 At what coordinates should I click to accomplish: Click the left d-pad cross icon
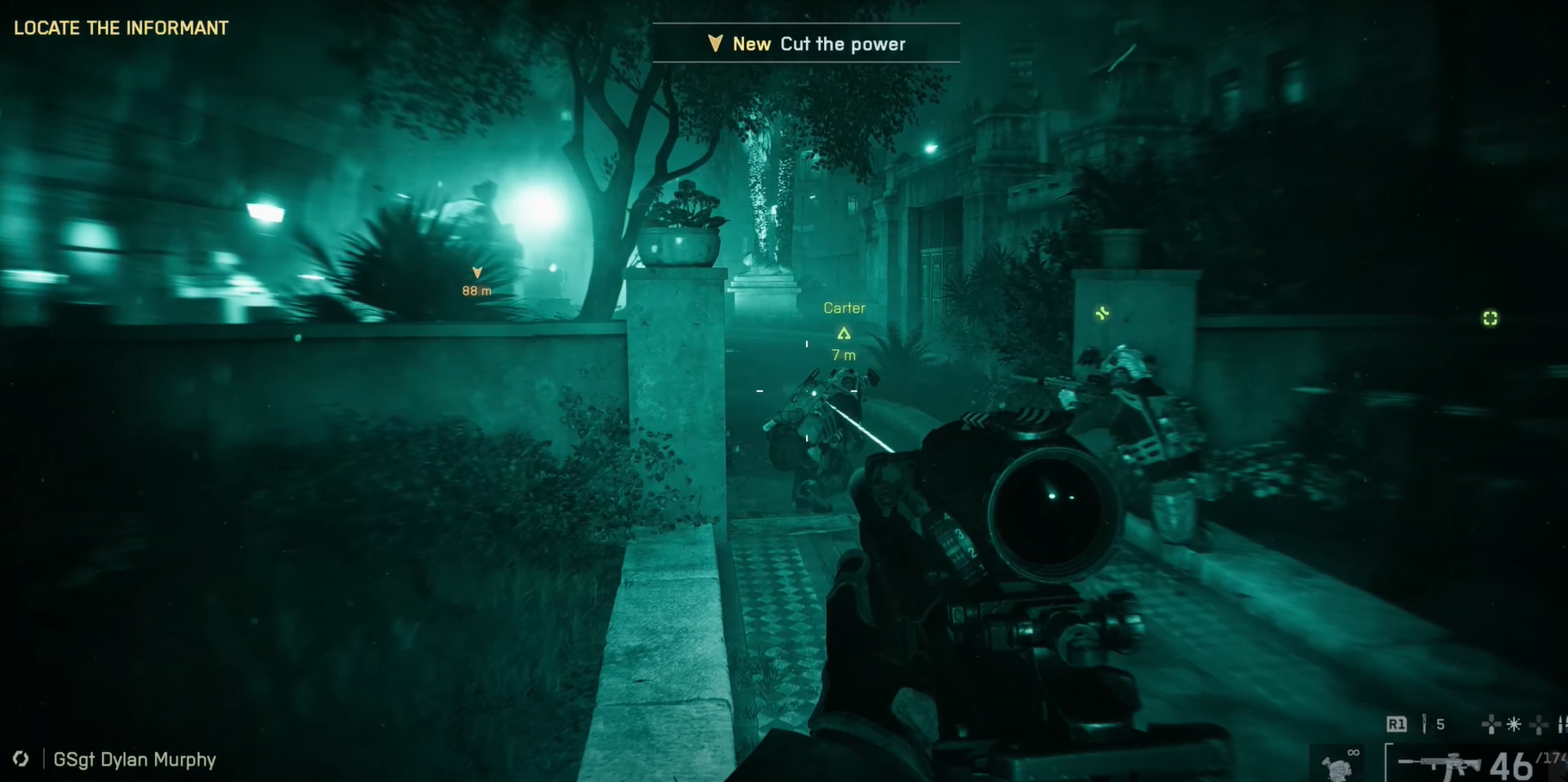coord(1491,723)
